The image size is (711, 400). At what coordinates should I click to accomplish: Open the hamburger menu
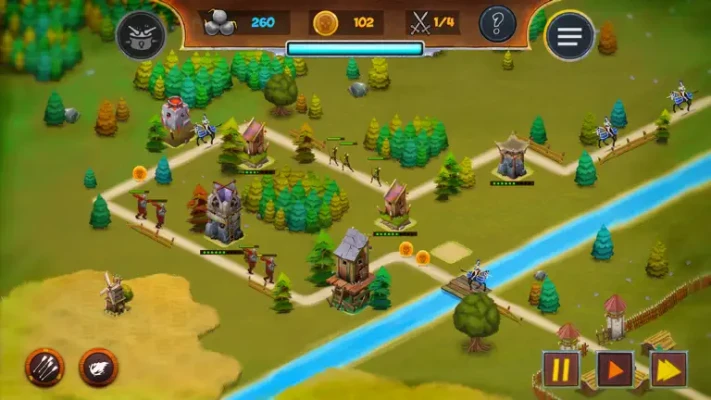pyautogui.click(x=569, y=36)
